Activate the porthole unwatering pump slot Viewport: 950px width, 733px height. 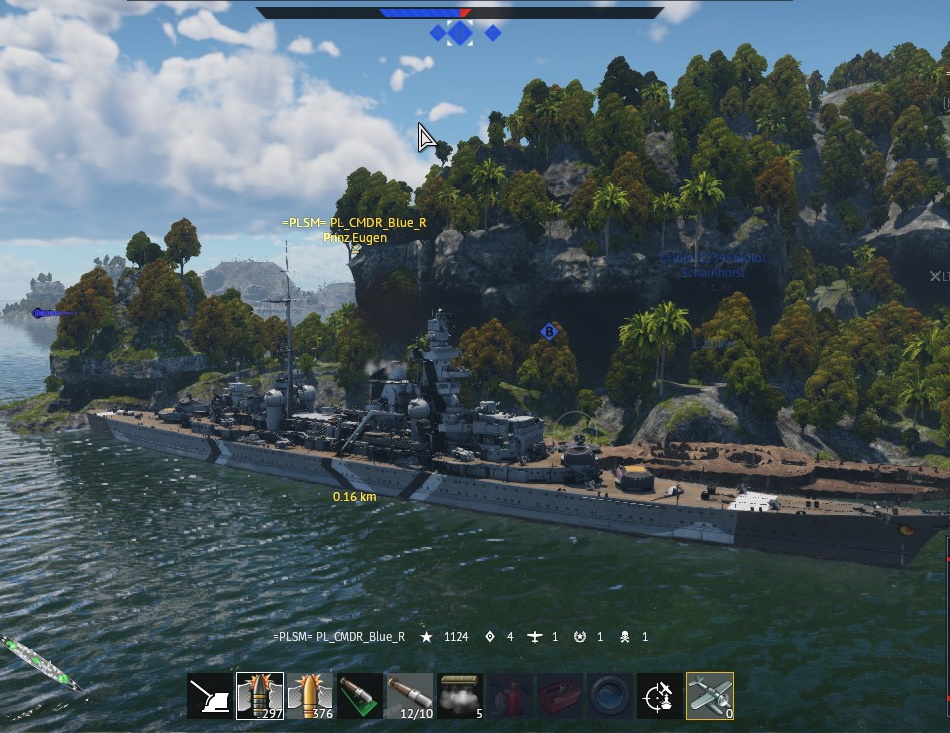click(610, 696)
